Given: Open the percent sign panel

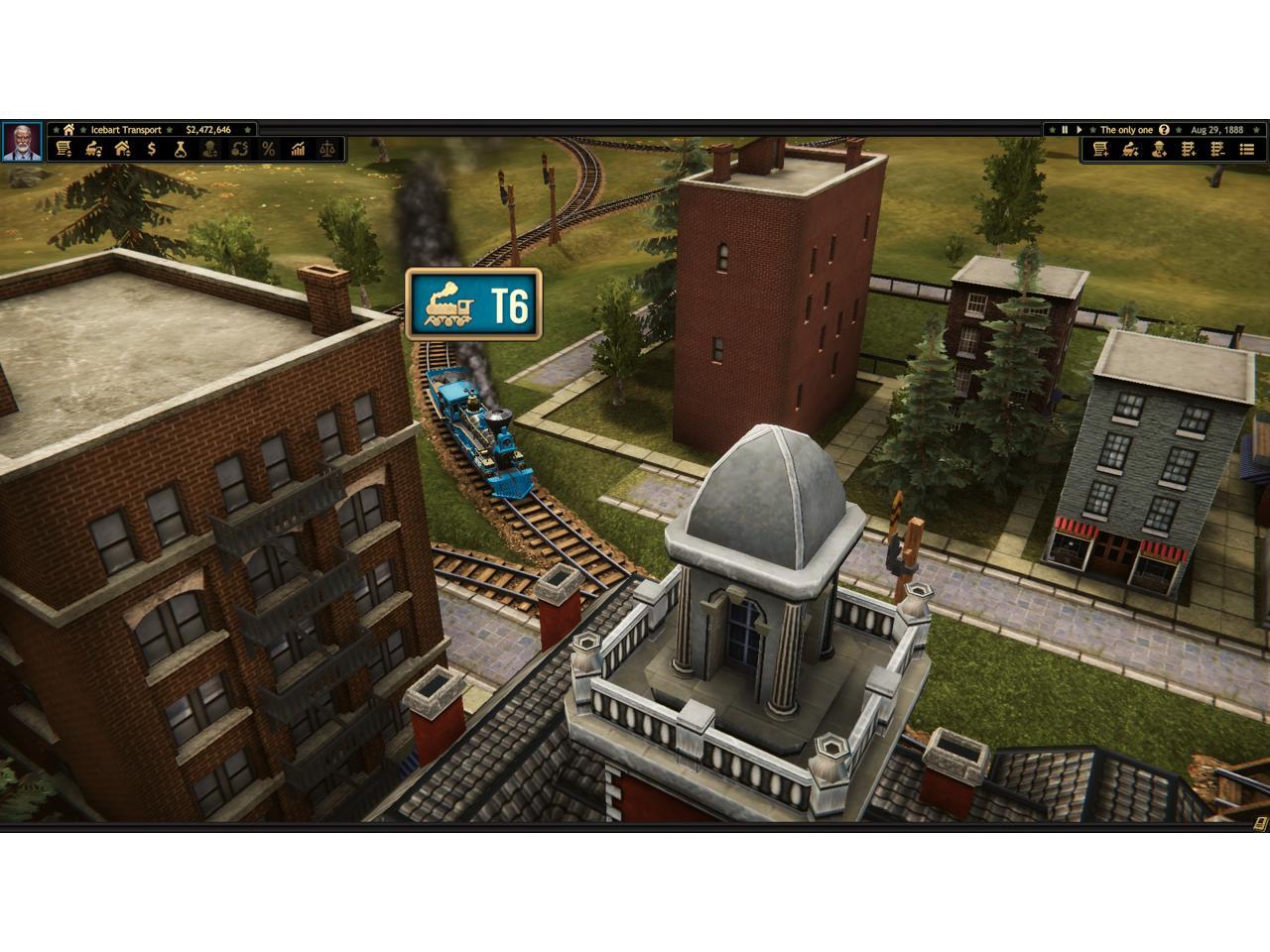Looking at the screenshot, I should (x=268, y=150).
